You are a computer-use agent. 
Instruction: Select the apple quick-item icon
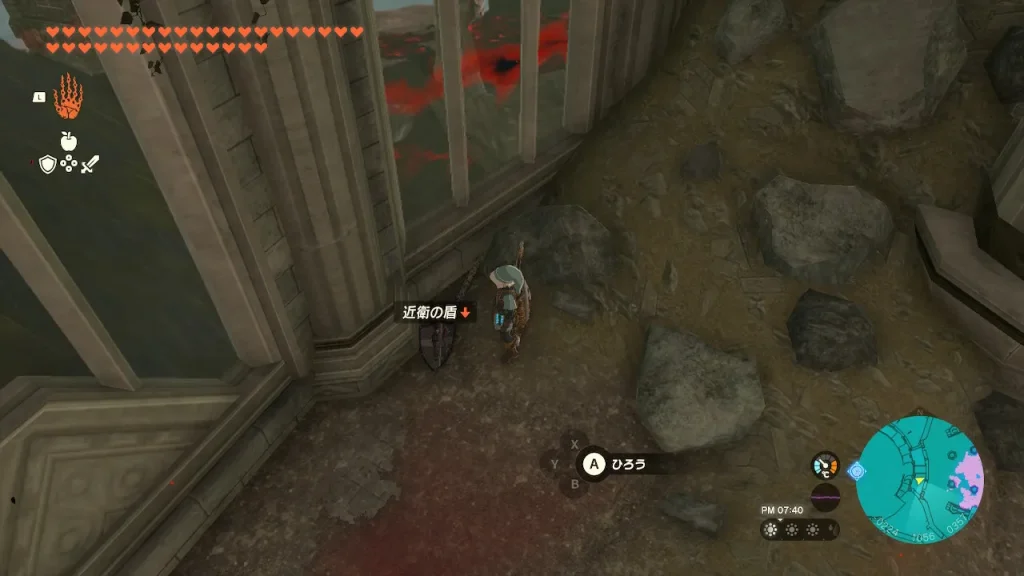coord(69,139)
